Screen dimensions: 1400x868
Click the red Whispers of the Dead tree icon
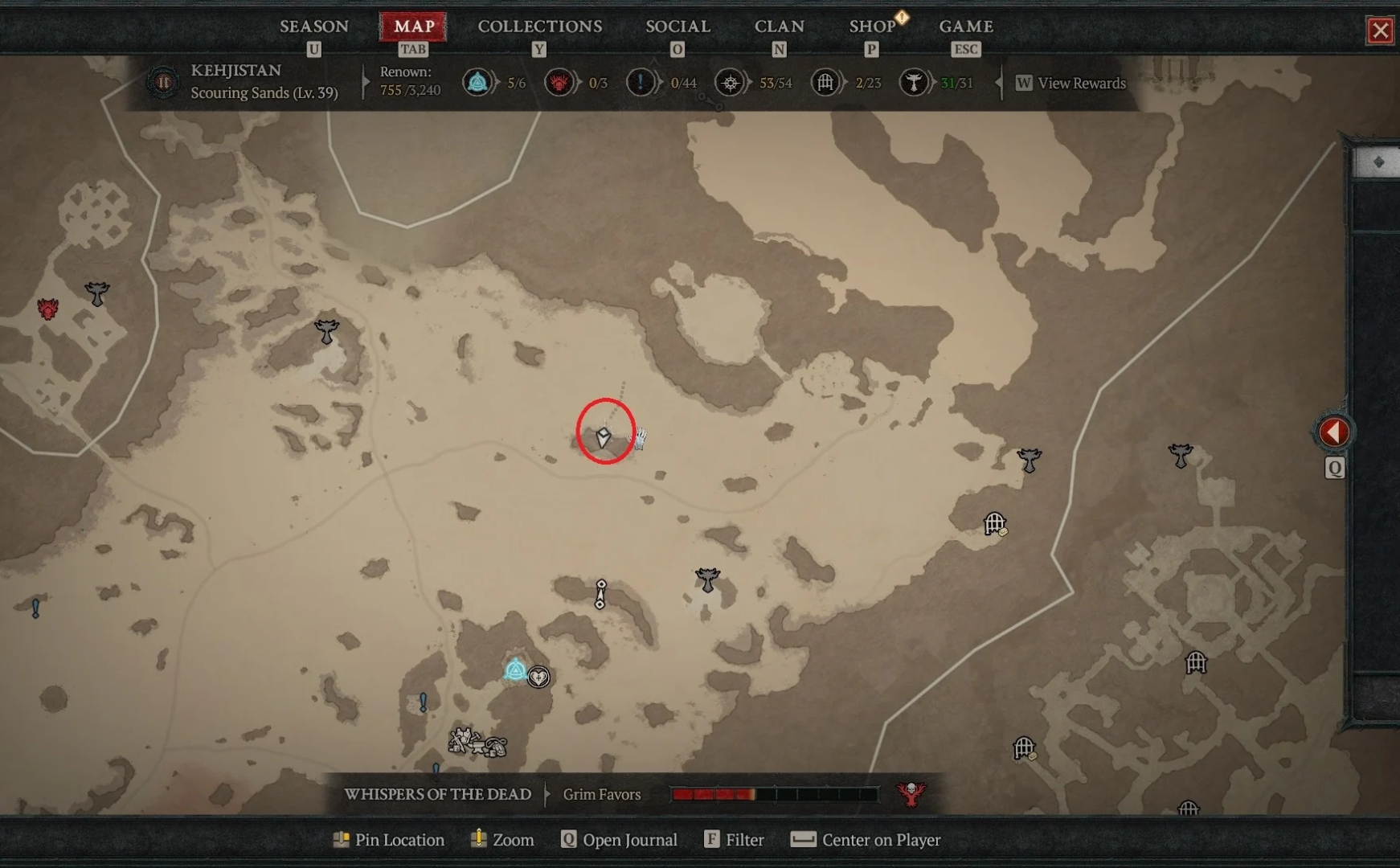pos(912,794)
